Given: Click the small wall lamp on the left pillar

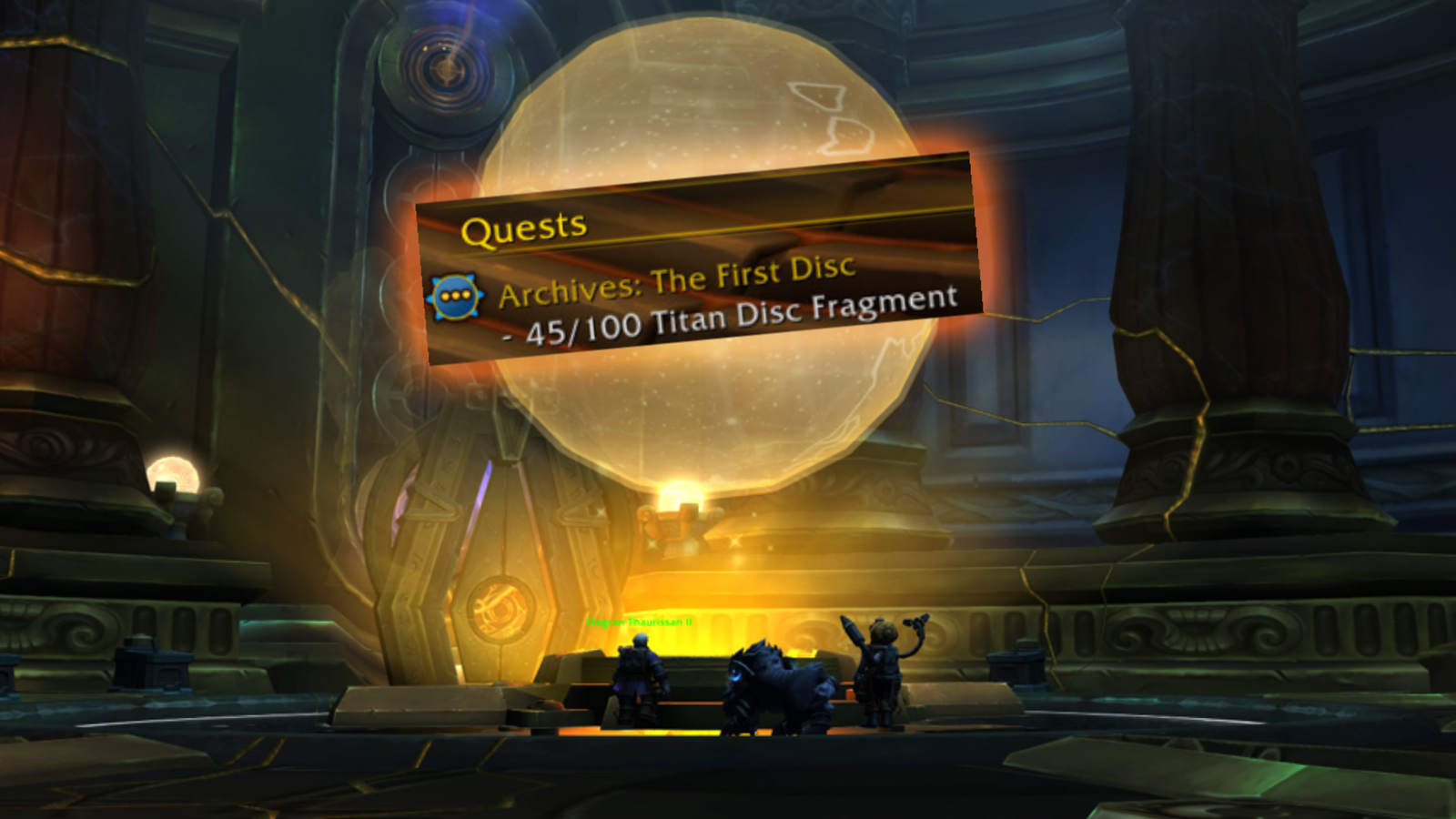Looking at the screenshot, I should (x=173, y=473).
